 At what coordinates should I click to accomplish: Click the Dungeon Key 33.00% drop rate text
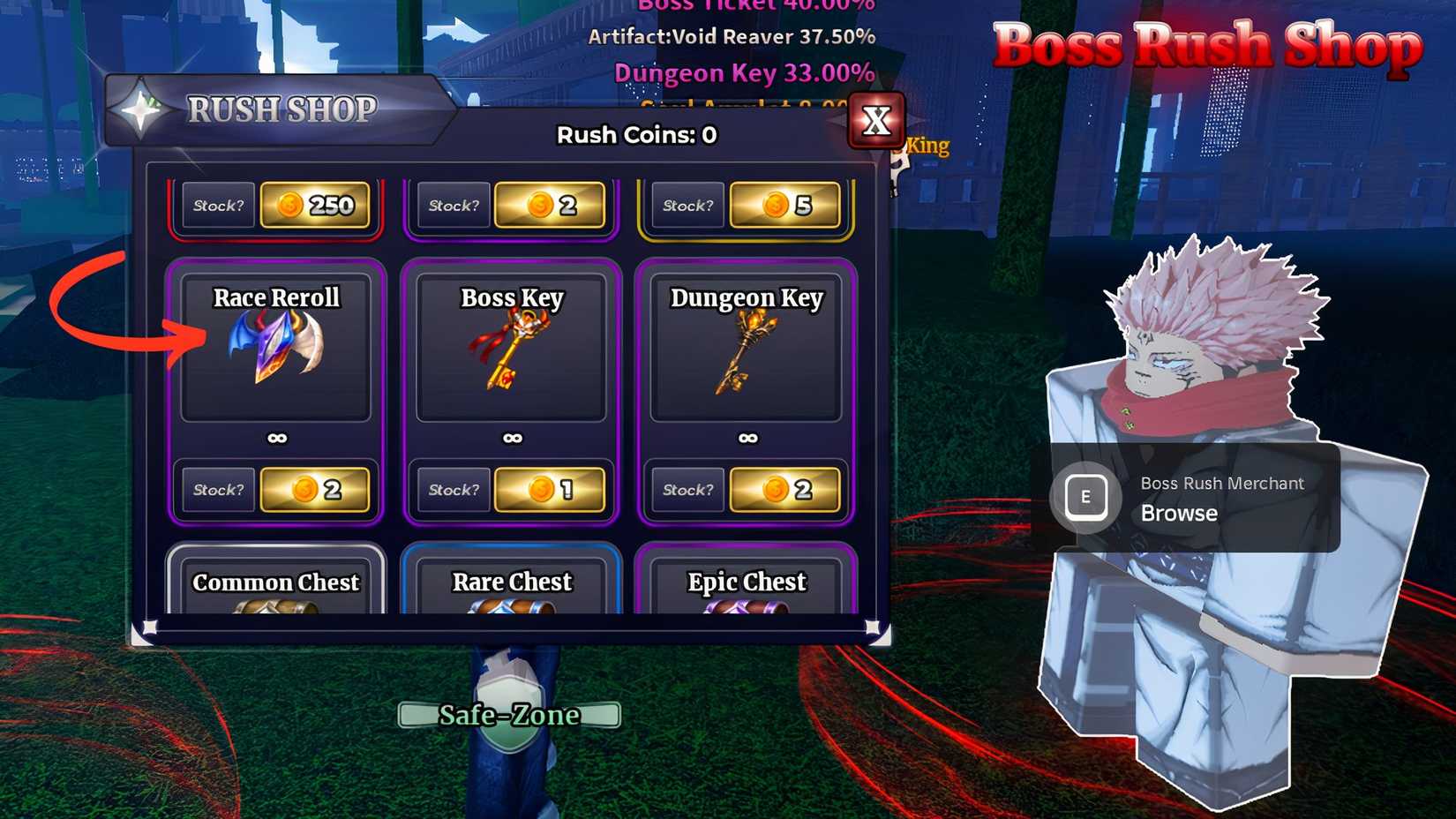point(744,72)
